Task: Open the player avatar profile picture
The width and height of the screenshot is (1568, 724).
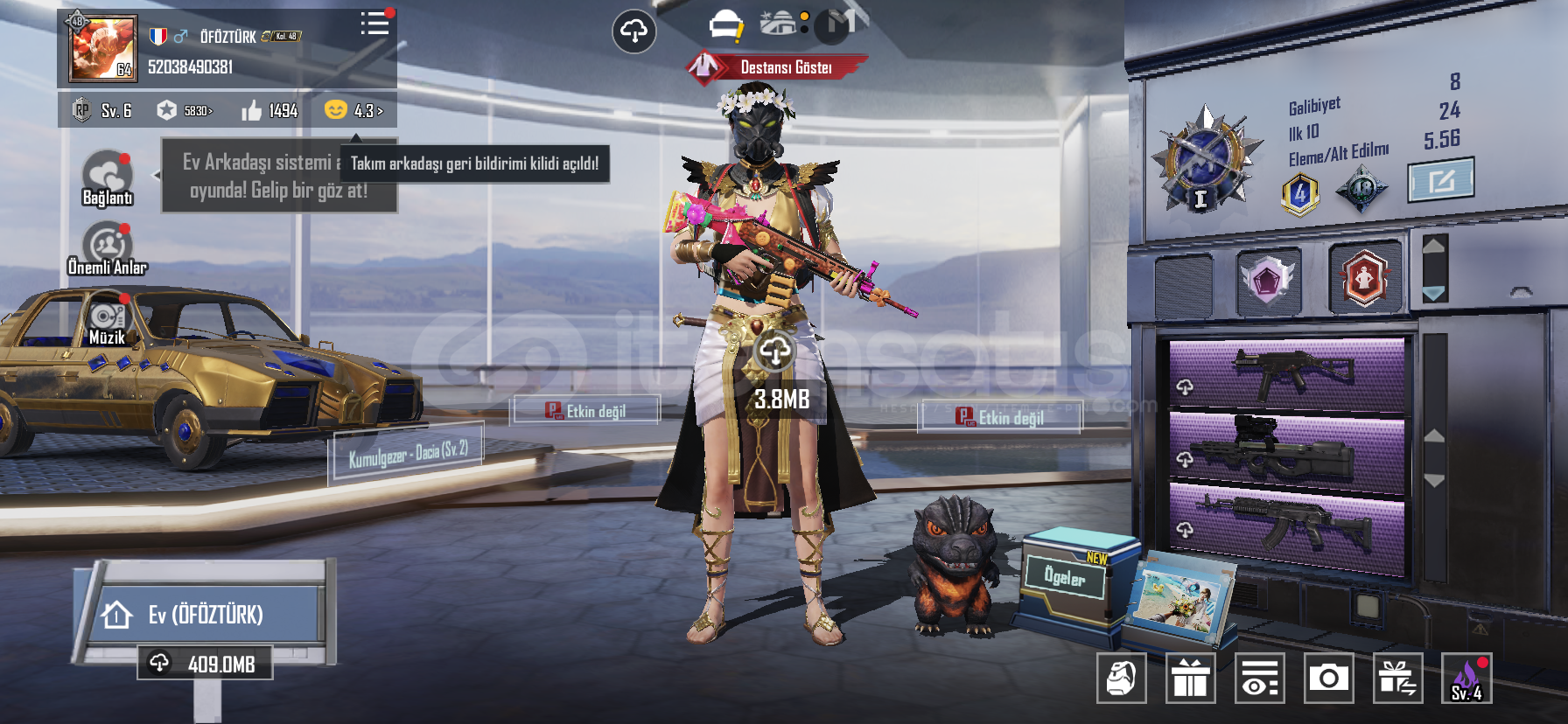Action: click(x=102, y=49)
